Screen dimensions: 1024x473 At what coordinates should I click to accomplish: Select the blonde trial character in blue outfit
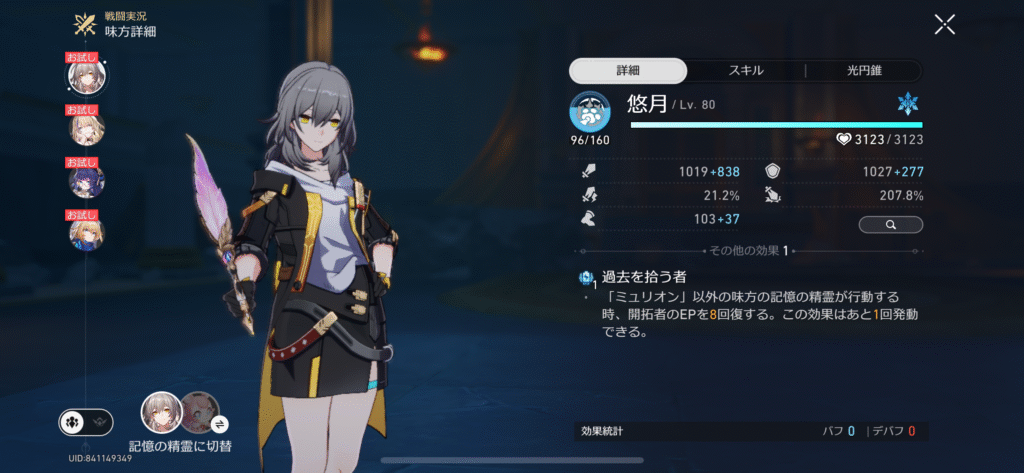pos(87,233)
